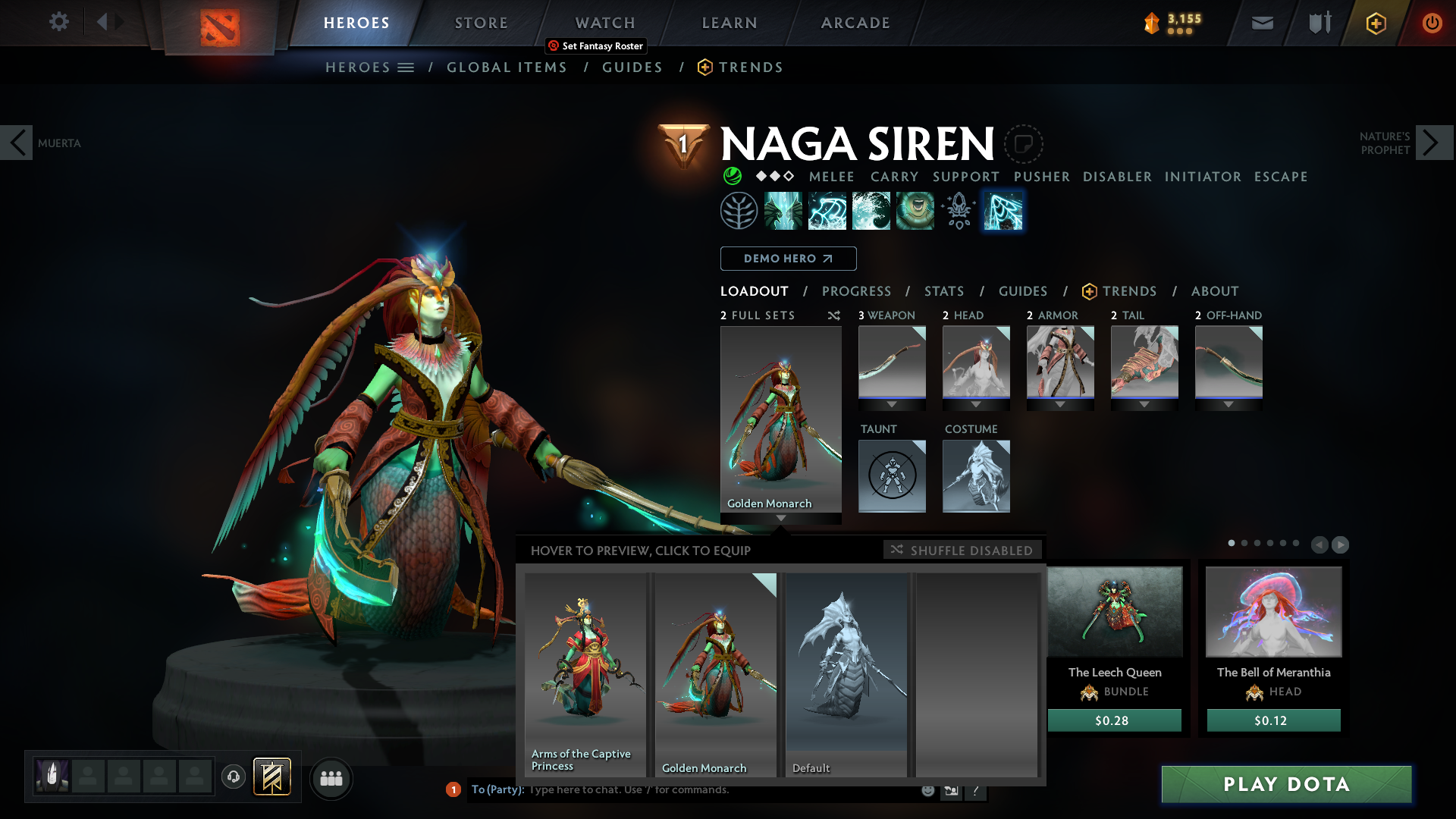Toggle voice chat with the headset icon
This screenshot has height=819, width=1456.
[x=234, y=778]
